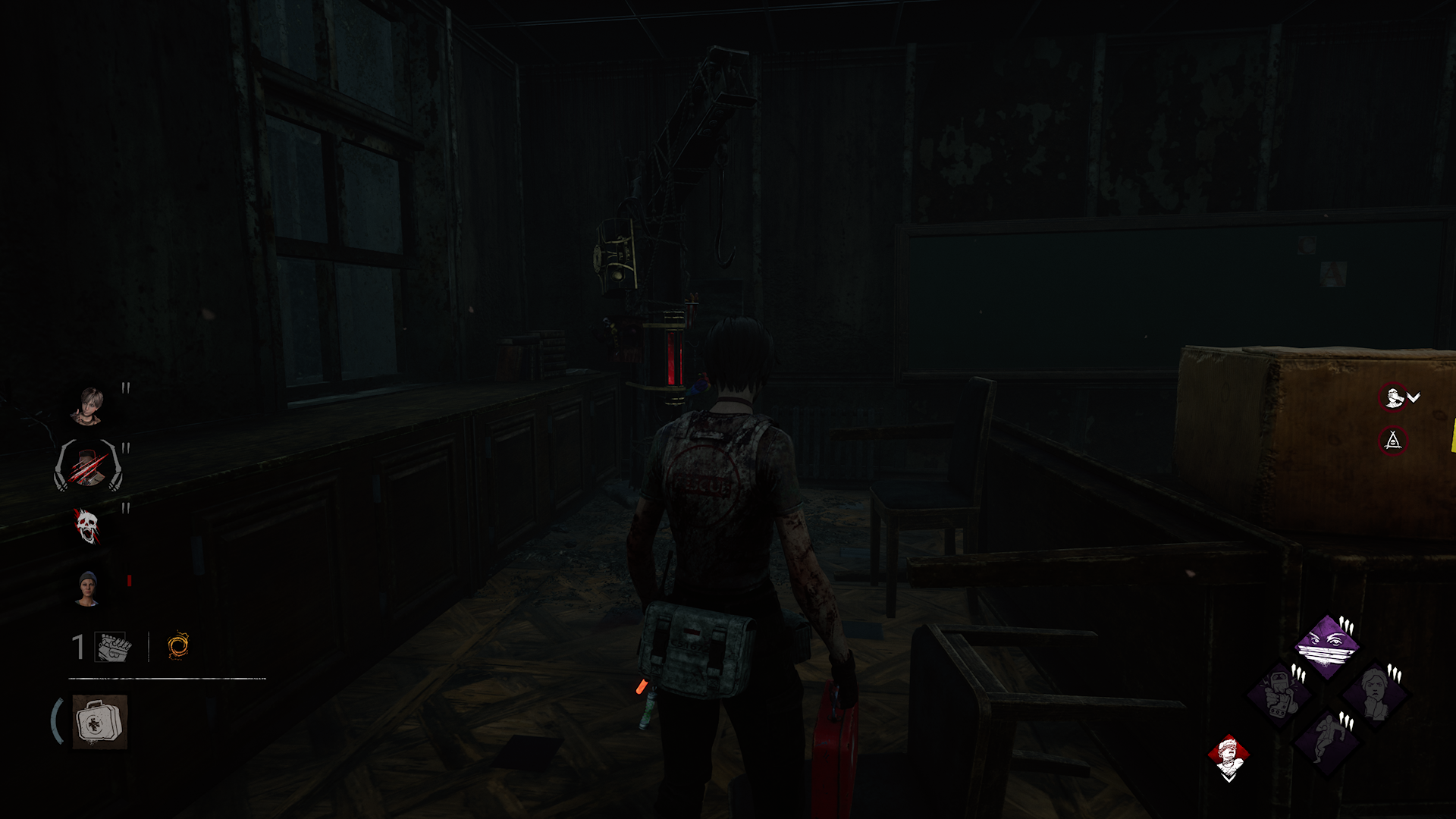
Task: Click the Bloodpoints hand icon beside the score
Action: pyautogui.click(x=112, y=645)
